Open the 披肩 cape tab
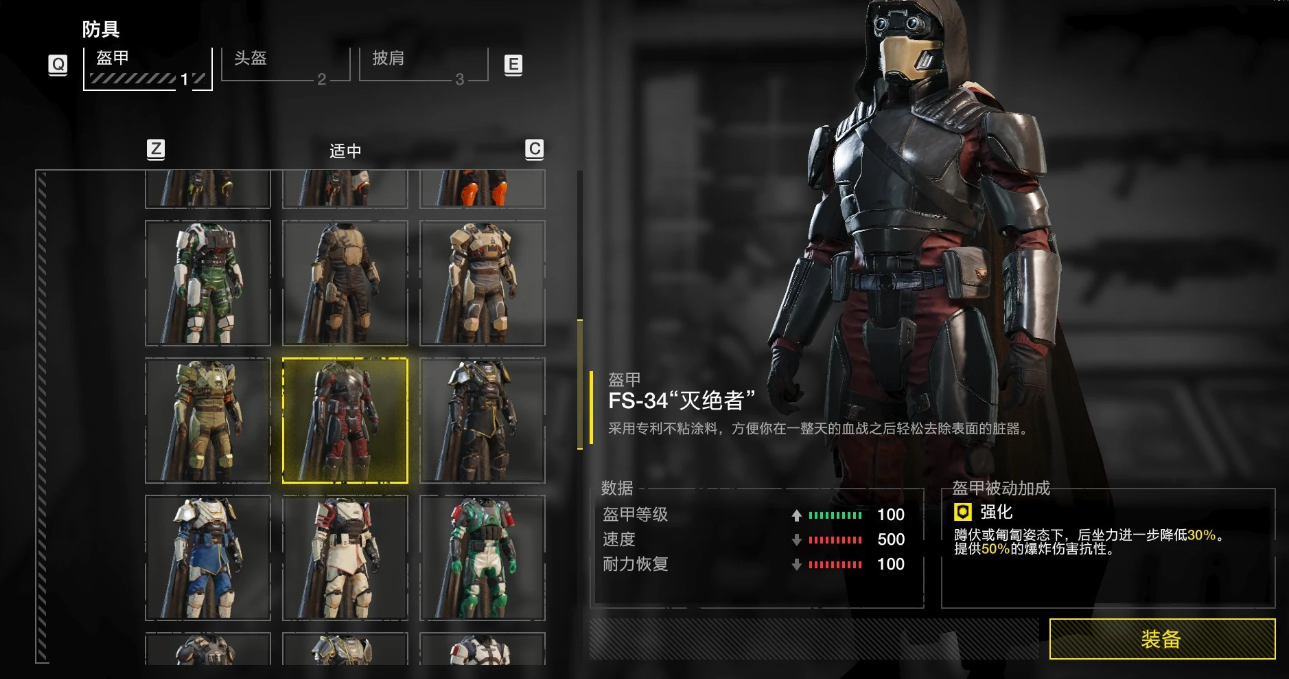 423,64
